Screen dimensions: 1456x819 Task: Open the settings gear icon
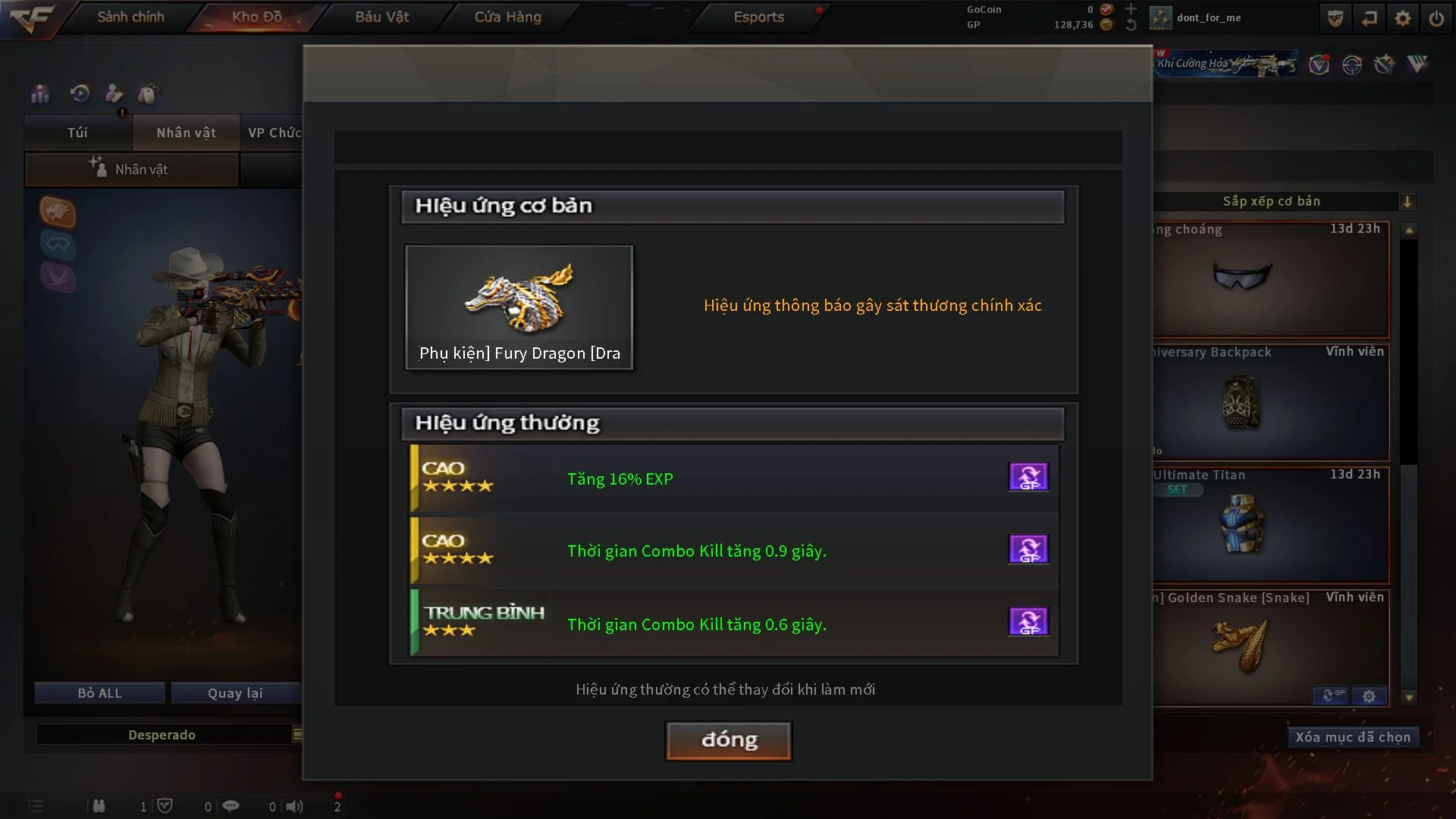click(x=1402, y=18)
